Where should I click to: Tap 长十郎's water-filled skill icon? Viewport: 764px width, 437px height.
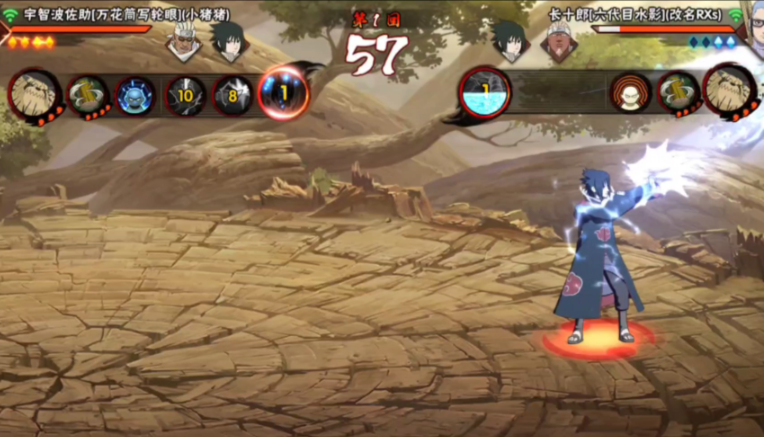click(485, 91)
